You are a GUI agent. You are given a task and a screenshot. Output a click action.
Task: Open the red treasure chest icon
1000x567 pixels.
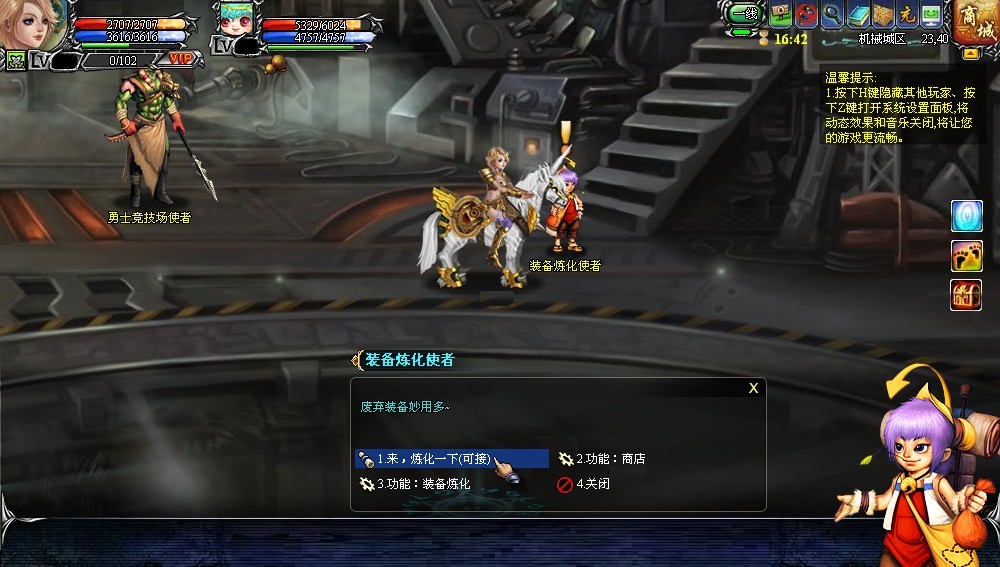(966, 295)
